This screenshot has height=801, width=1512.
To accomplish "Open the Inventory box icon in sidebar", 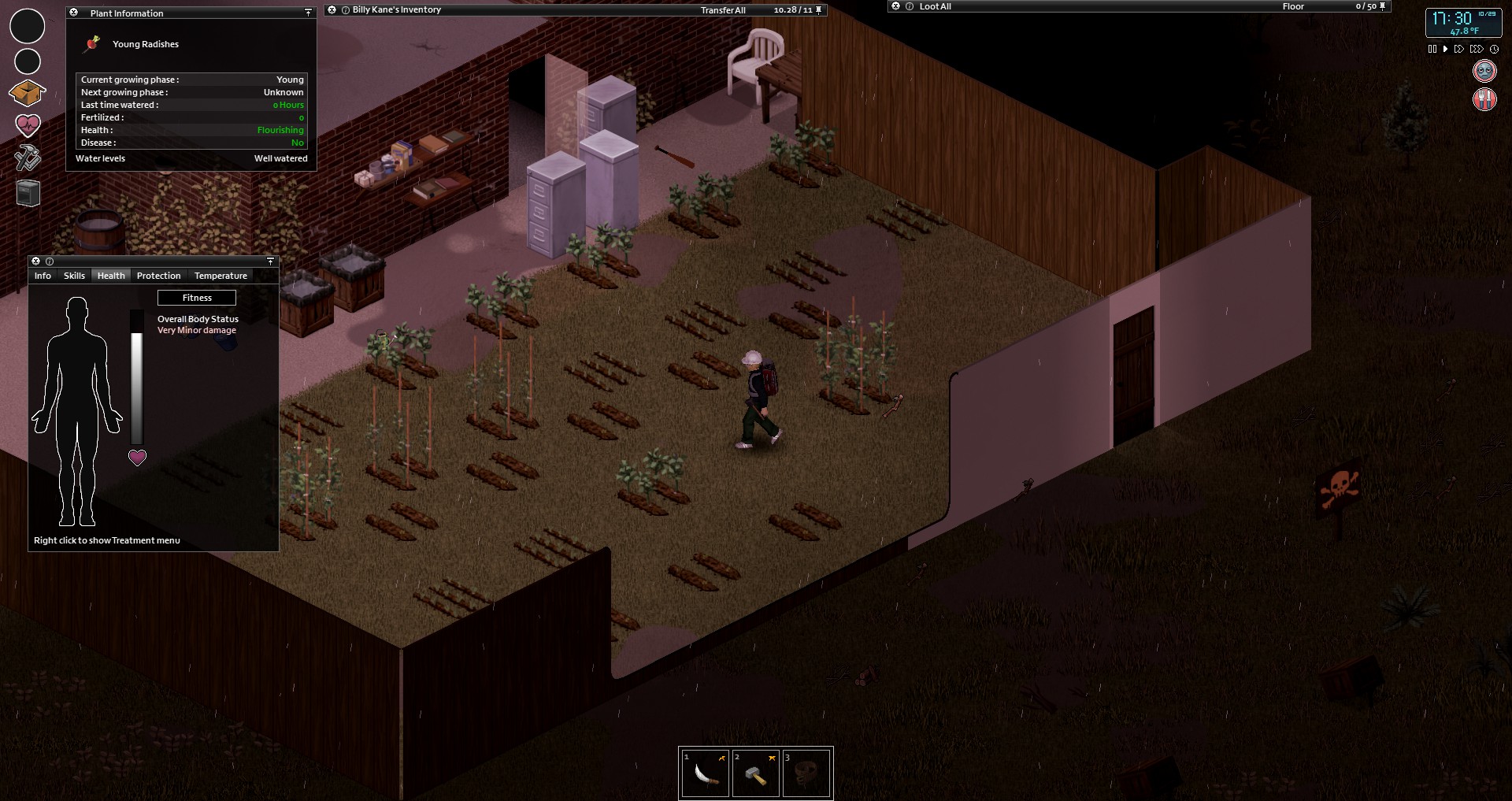I will click(x=27, y=92).
